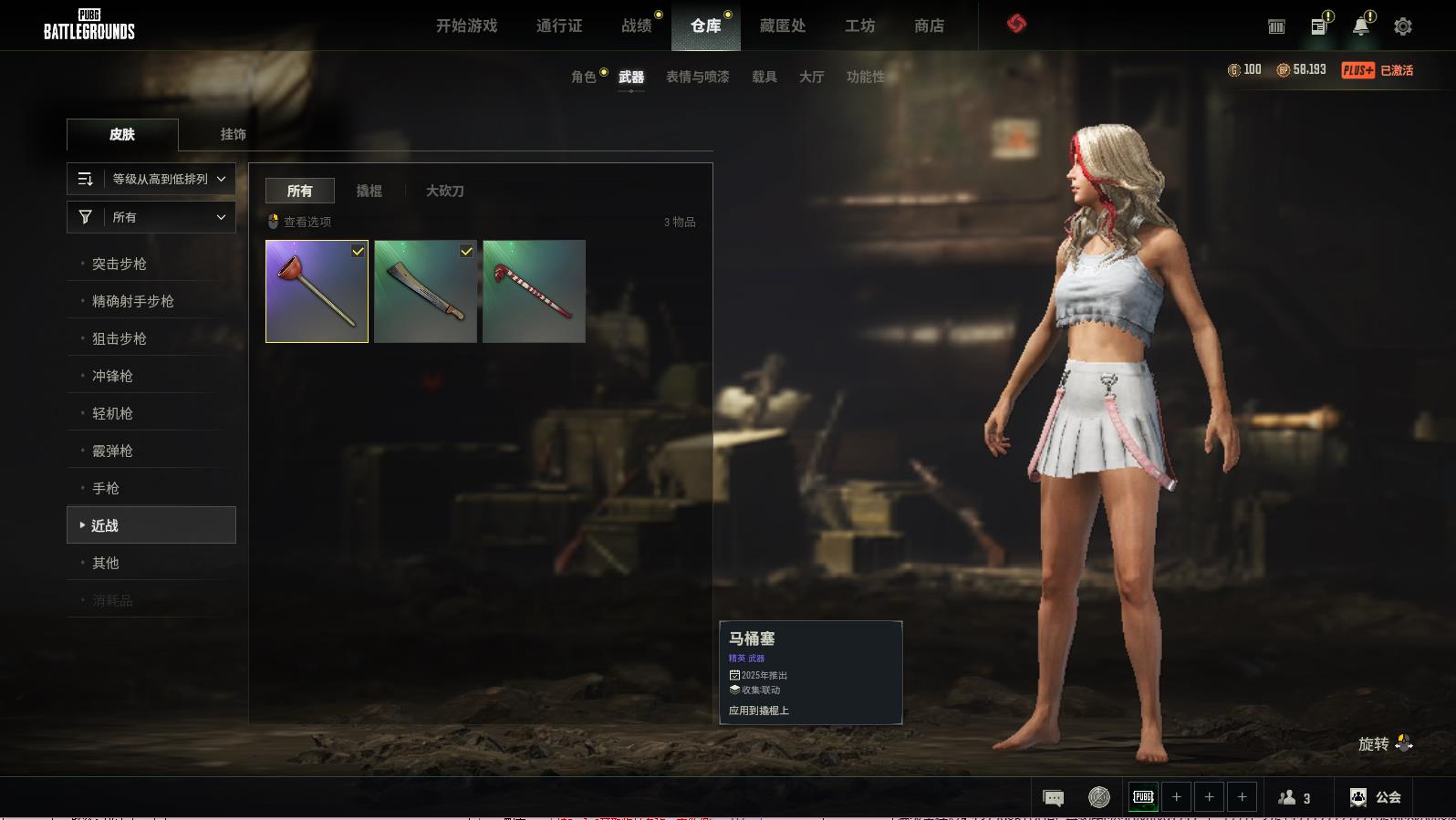1456x820 pixels.
Task: Expand the 所有 filter dropdown
Action: pyautogui.click(x=151, y=217)
